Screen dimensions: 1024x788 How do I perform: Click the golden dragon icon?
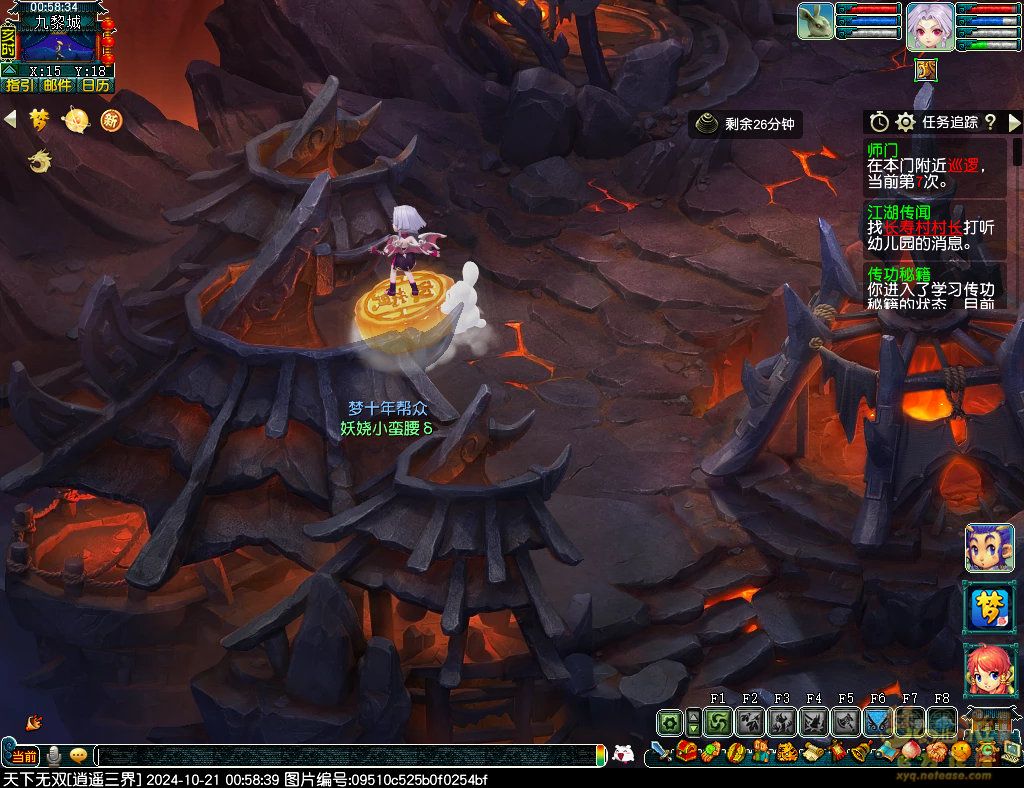tap(40, 160)
